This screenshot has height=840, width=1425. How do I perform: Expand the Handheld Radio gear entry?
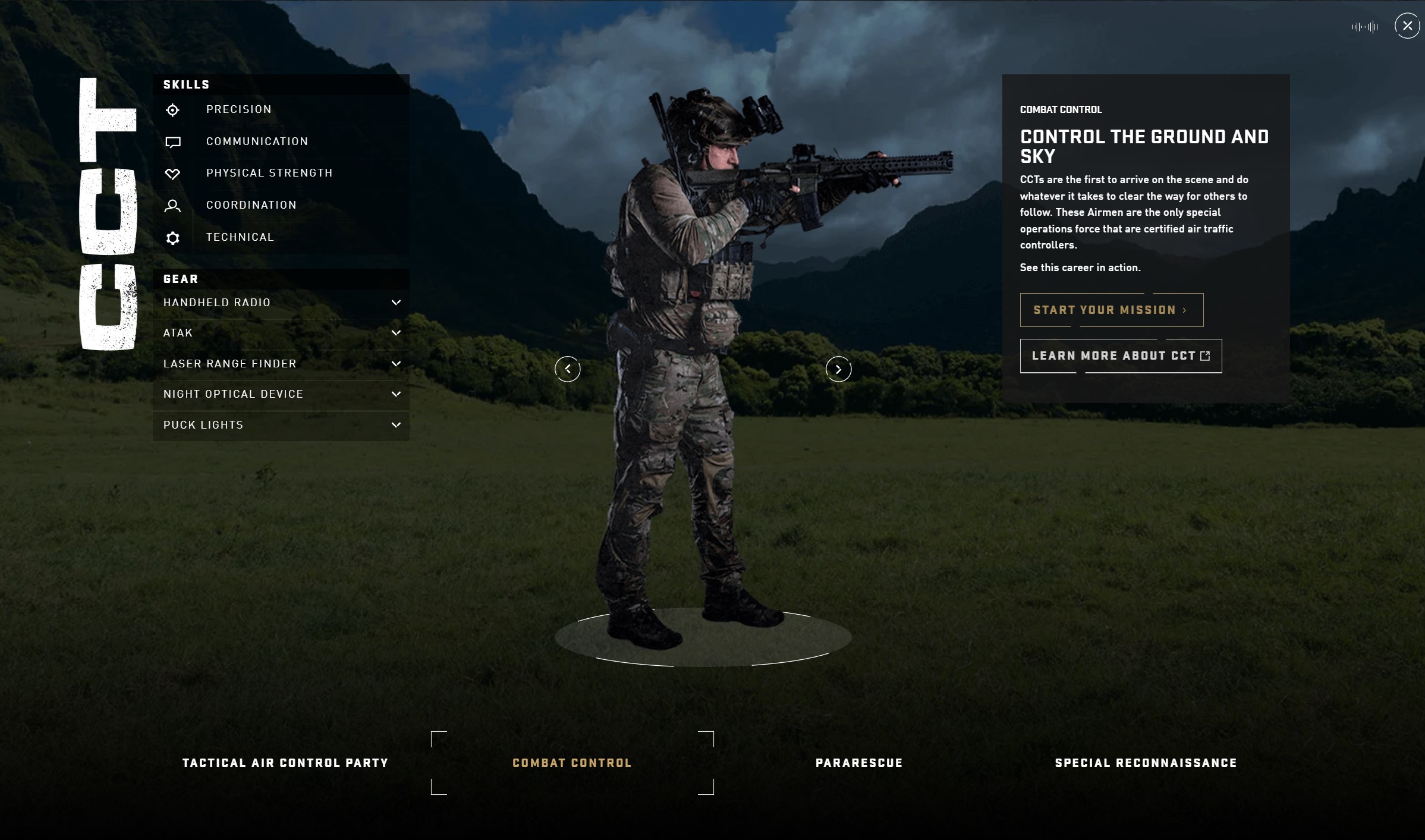(281, 303)
